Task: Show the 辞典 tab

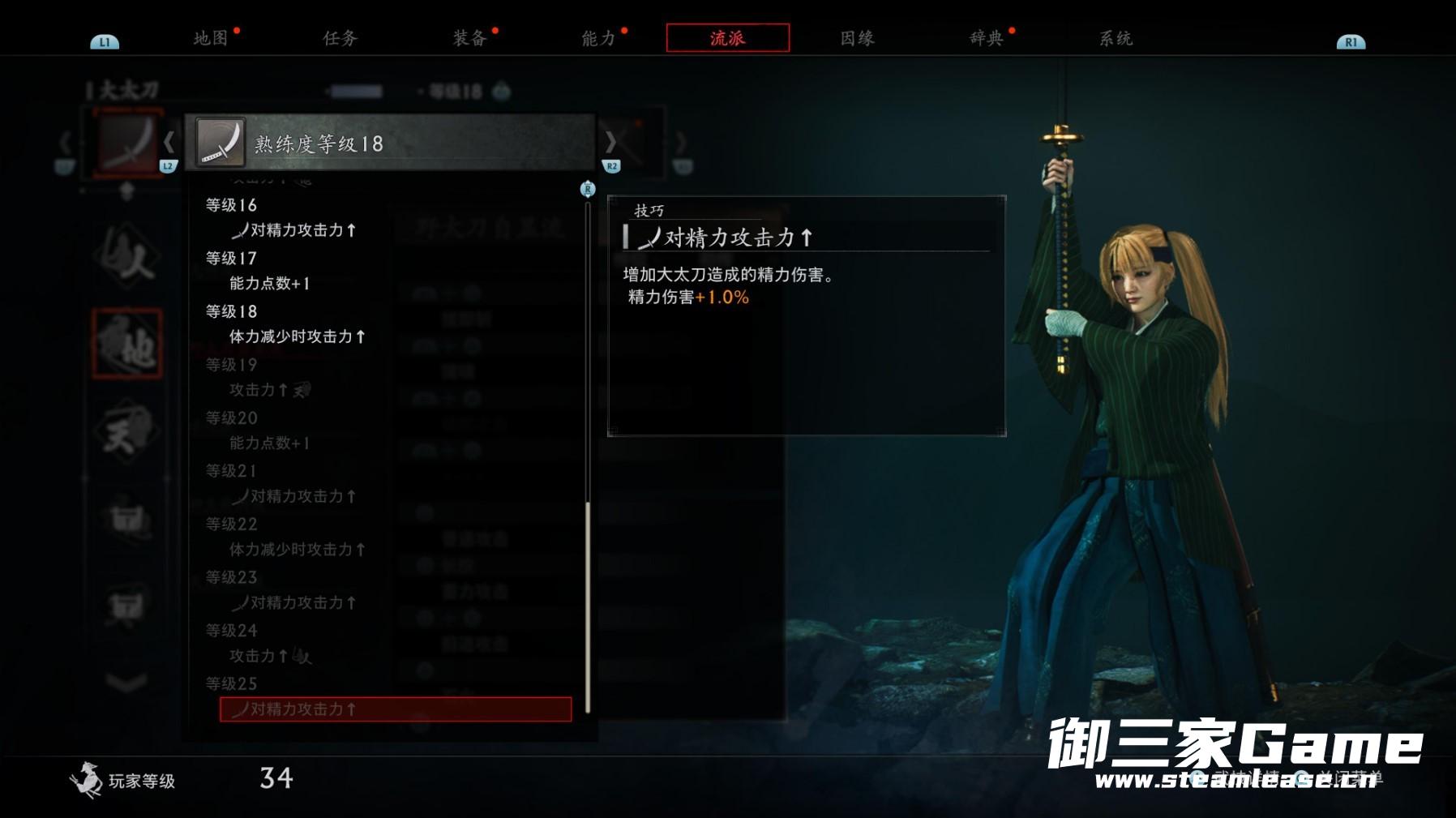Action: click(x=987, y=38)
